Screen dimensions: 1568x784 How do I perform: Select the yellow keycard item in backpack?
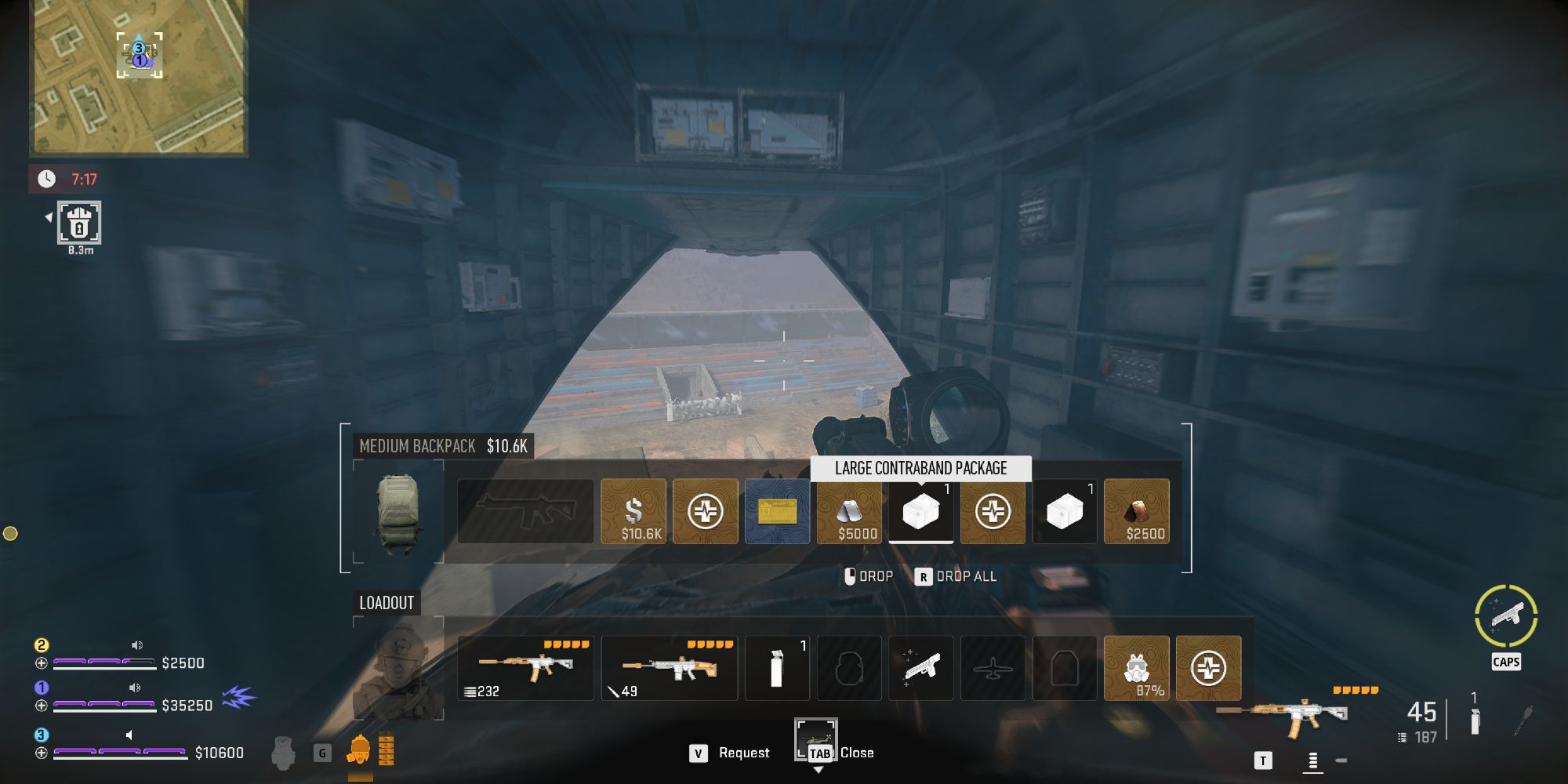[x=776, y=511]
